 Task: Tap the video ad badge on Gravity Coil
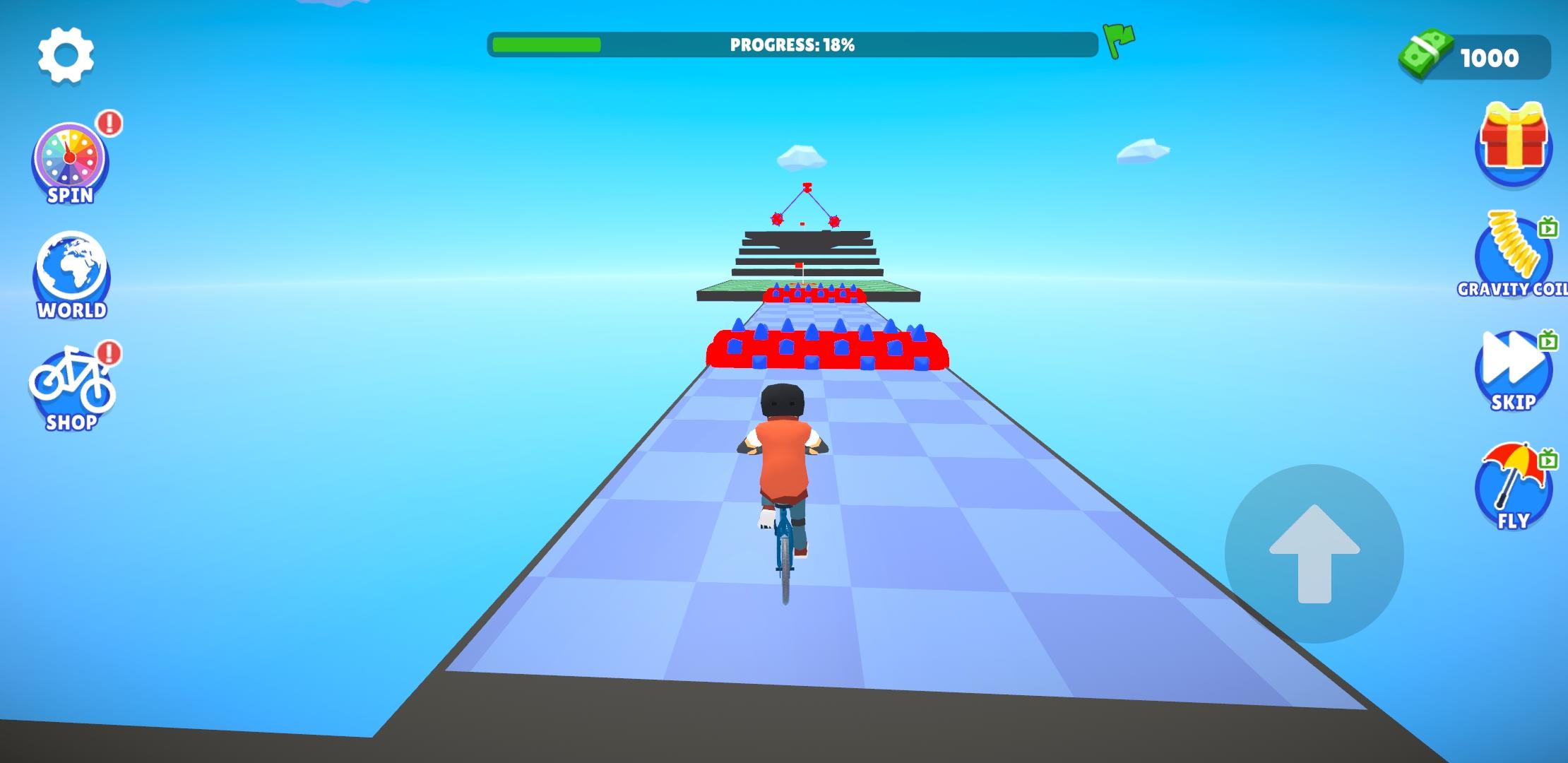click(1547, 228)
